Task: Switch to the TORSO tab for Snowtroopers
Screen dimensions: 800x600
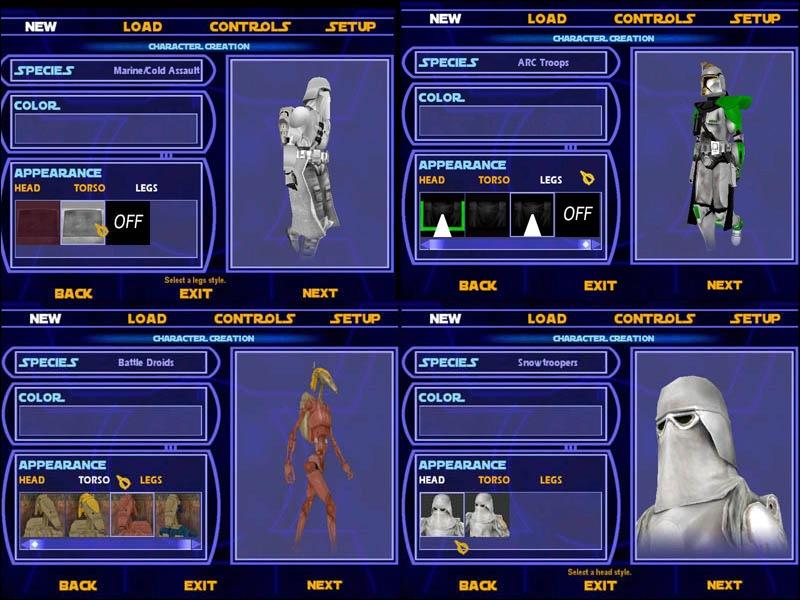Action: click(x=494, y=480)
